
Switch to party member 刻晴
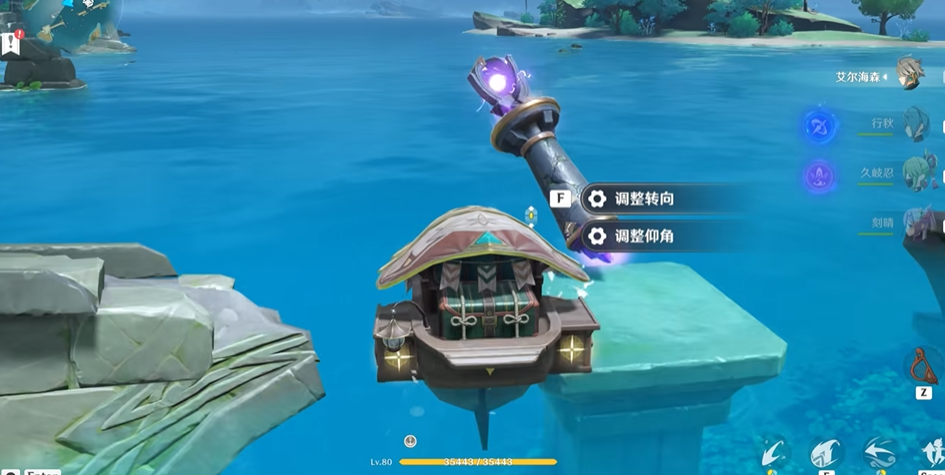click(915, 221)
